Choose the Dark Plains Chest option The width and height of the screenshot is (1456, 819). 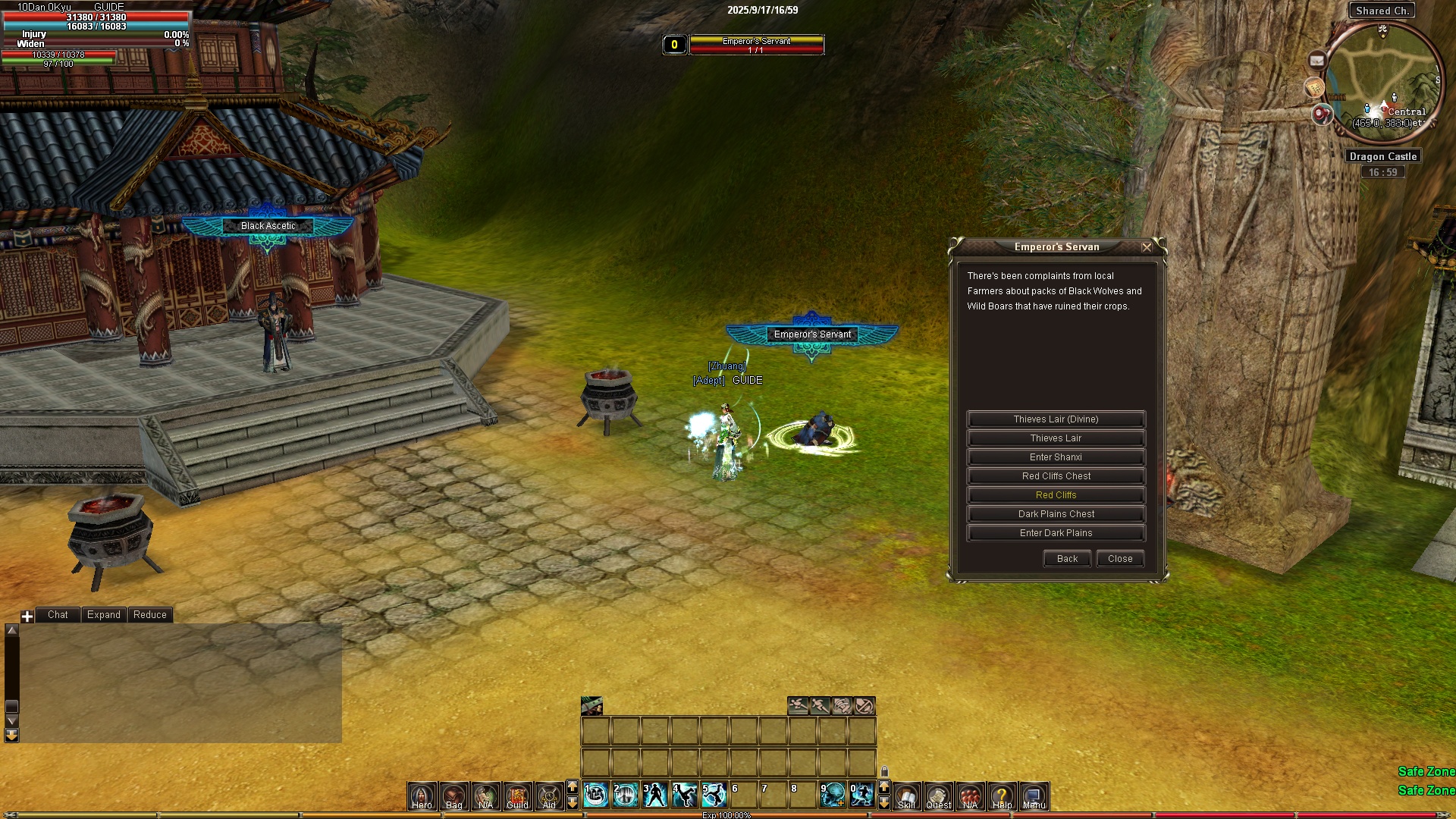tap(1056, 514)
